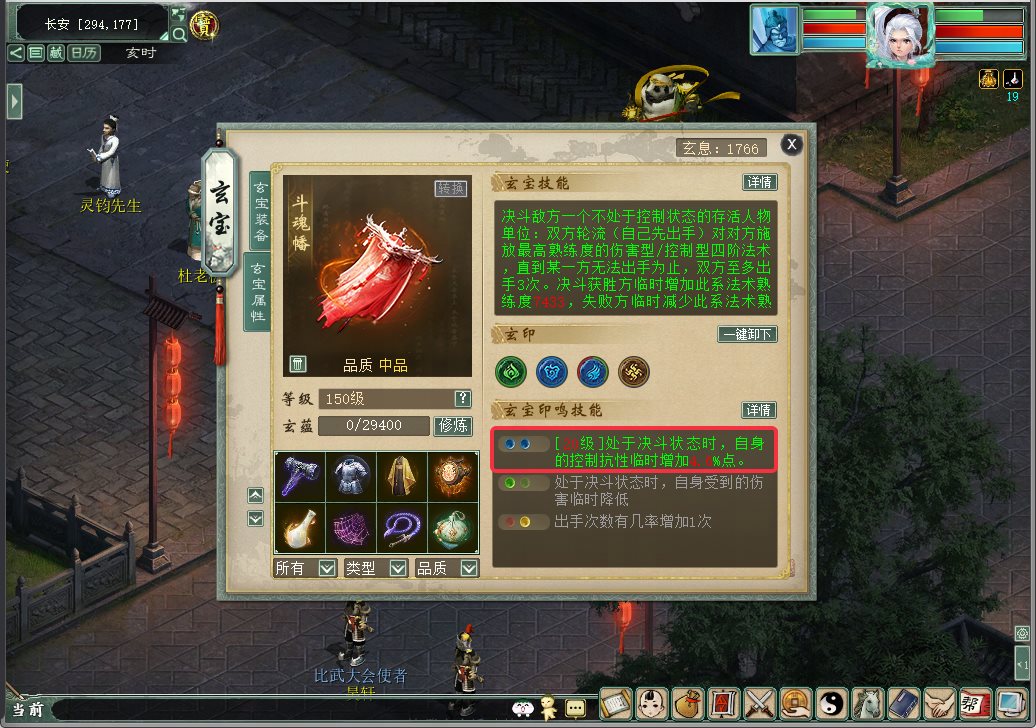This screenshot has height=728, width=1036.
Task: Select the green 玄印 seal icon
Action: [x=511, y=372]
